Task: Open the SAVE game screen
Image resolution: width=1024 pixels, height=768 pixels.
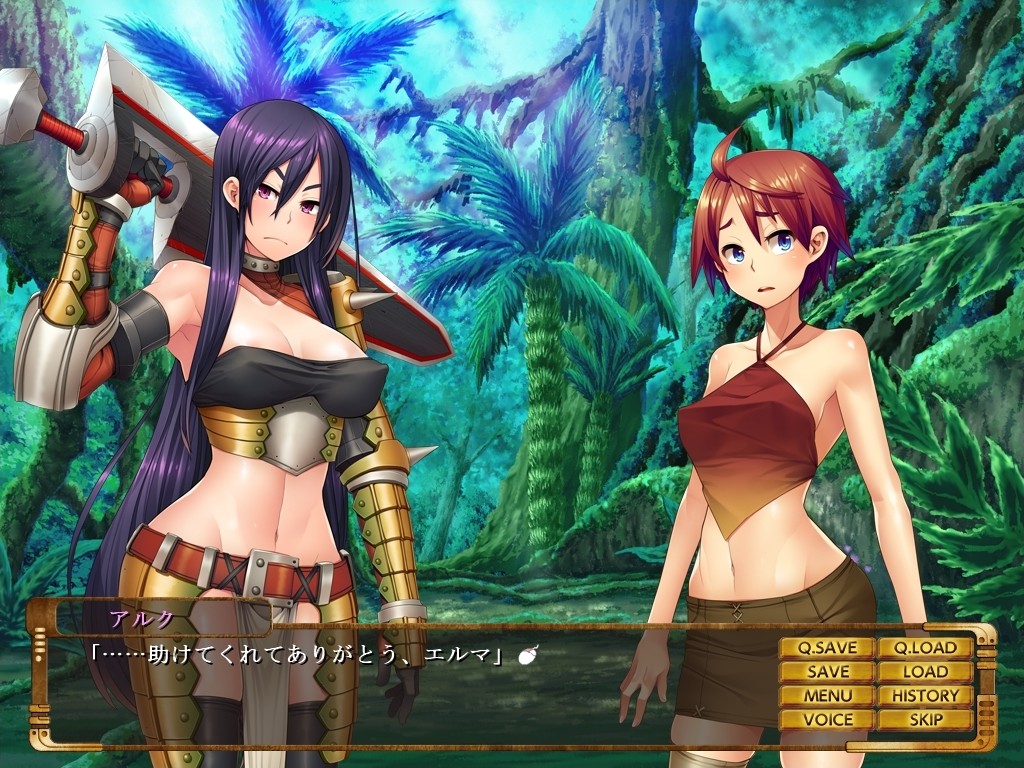Action: 827,672
